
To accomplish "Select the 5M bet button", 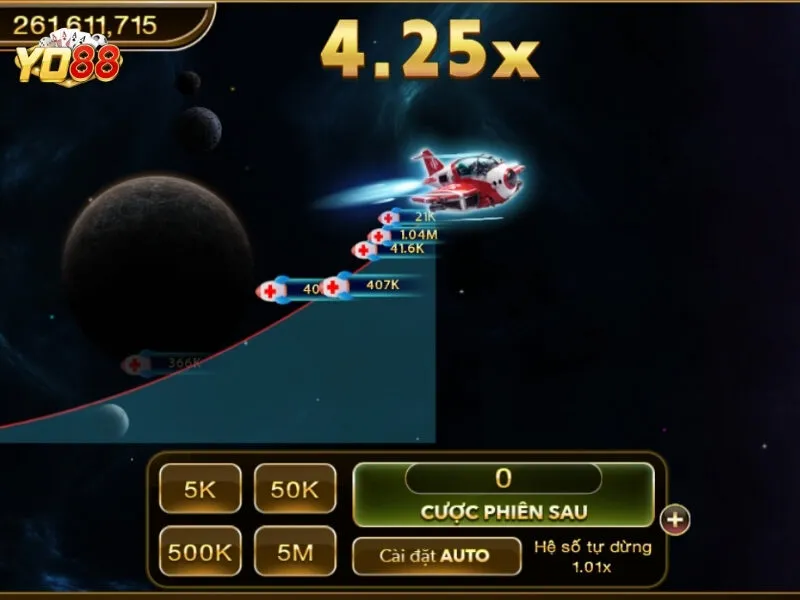I will tap(294, 551).
